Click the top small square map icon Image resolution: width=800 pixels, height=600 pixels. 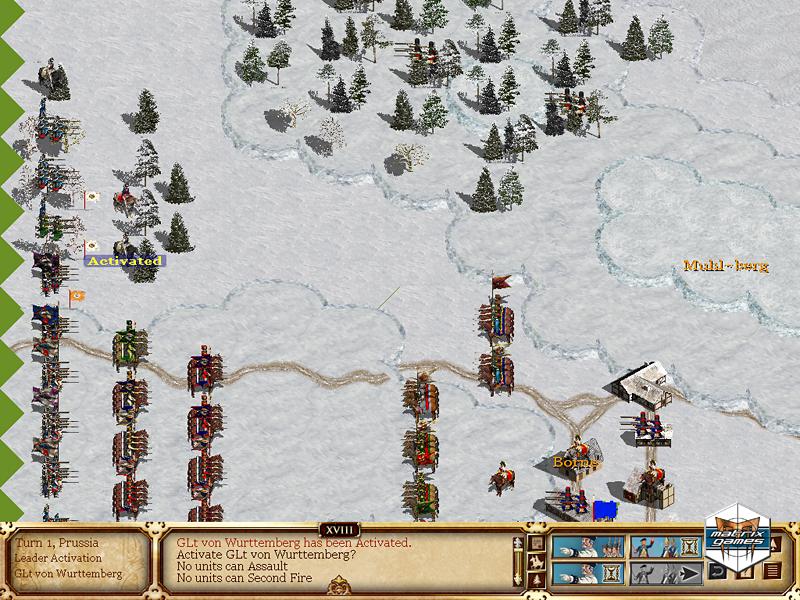537,543
